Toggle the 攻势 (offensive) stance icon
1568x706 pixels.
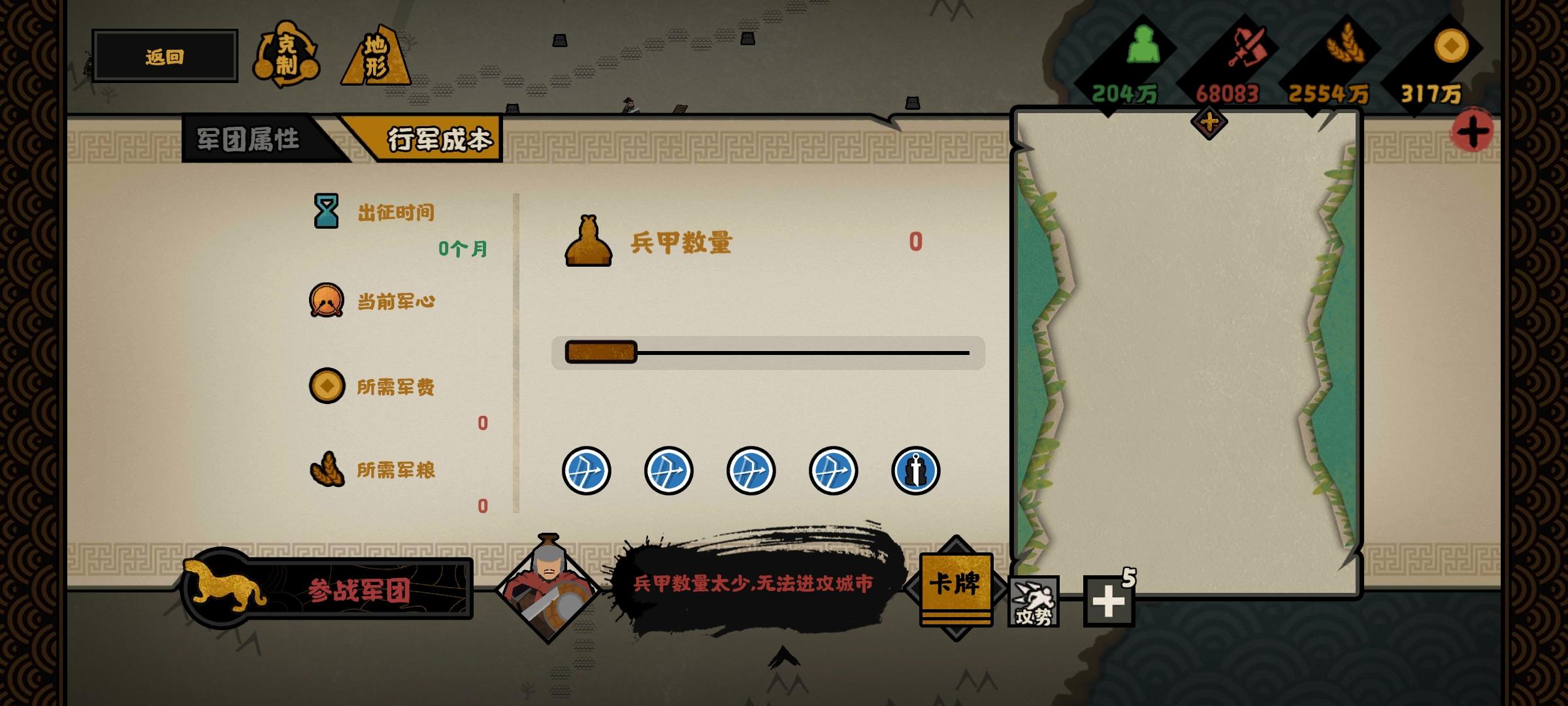pyautogui.click(x=1035, y=601)
